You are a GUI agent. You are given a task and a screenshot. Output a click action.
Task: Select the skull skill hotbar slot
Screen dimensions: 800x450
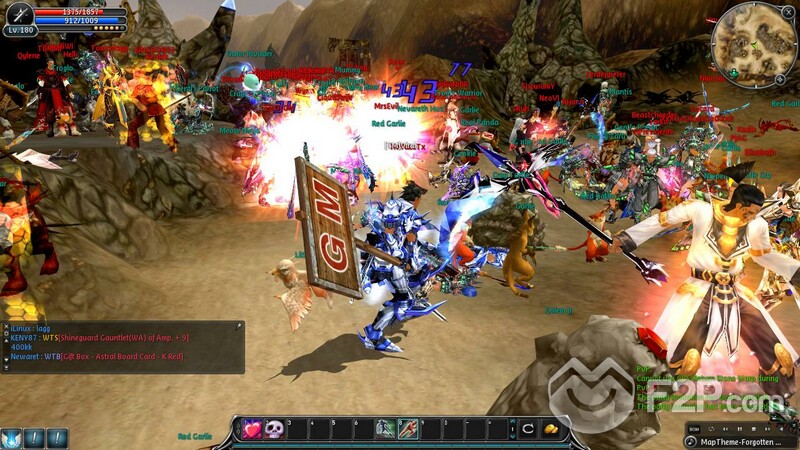click(274, 429)
